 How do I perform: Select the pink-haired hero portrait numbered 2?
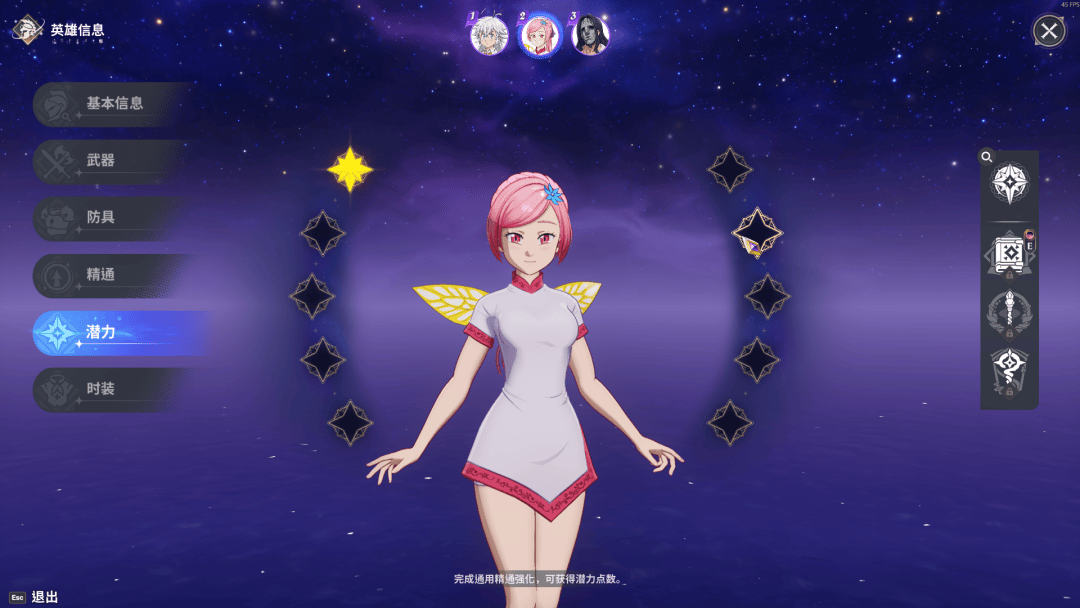pos(539,35)
